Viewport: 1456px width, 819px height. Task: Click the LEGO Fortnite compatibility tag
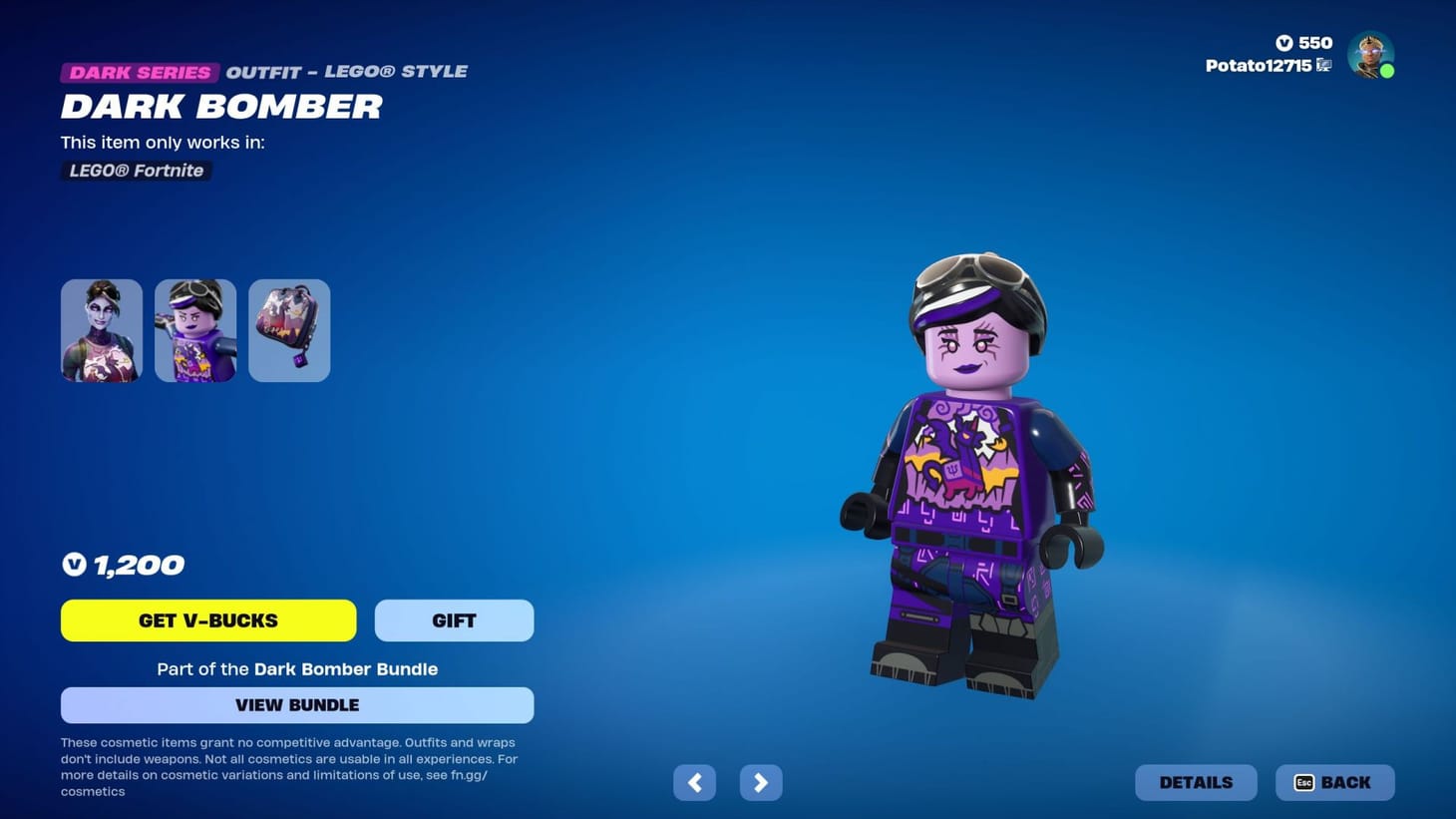[136, 171]
